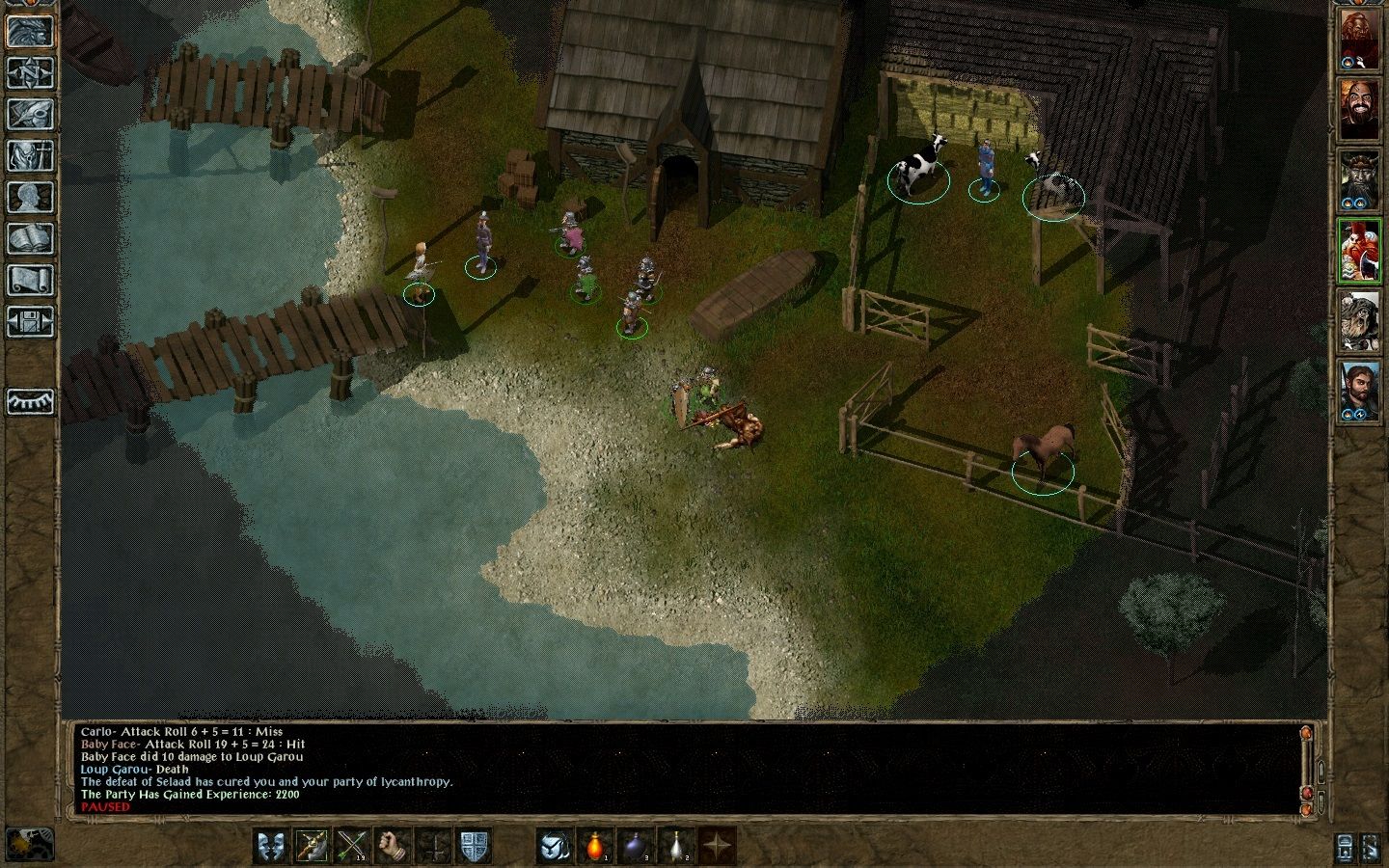Select the grinning black-bearded man portrait
This screenshot has width=1389, height=868.
click(1359, 110)
